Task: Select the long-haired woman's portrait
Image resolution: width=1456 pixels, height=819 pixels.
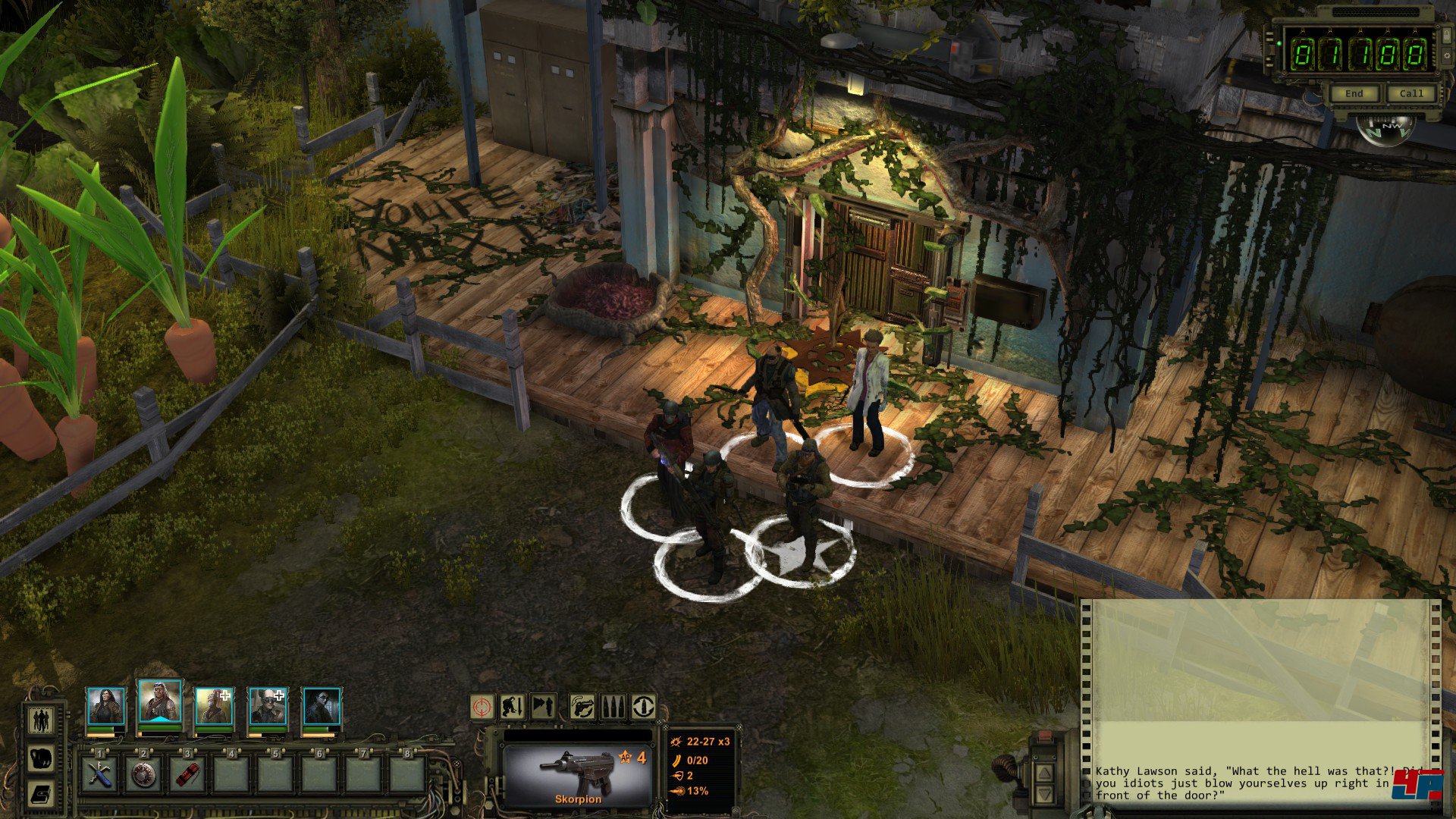Action: click(x=105, y=707)
